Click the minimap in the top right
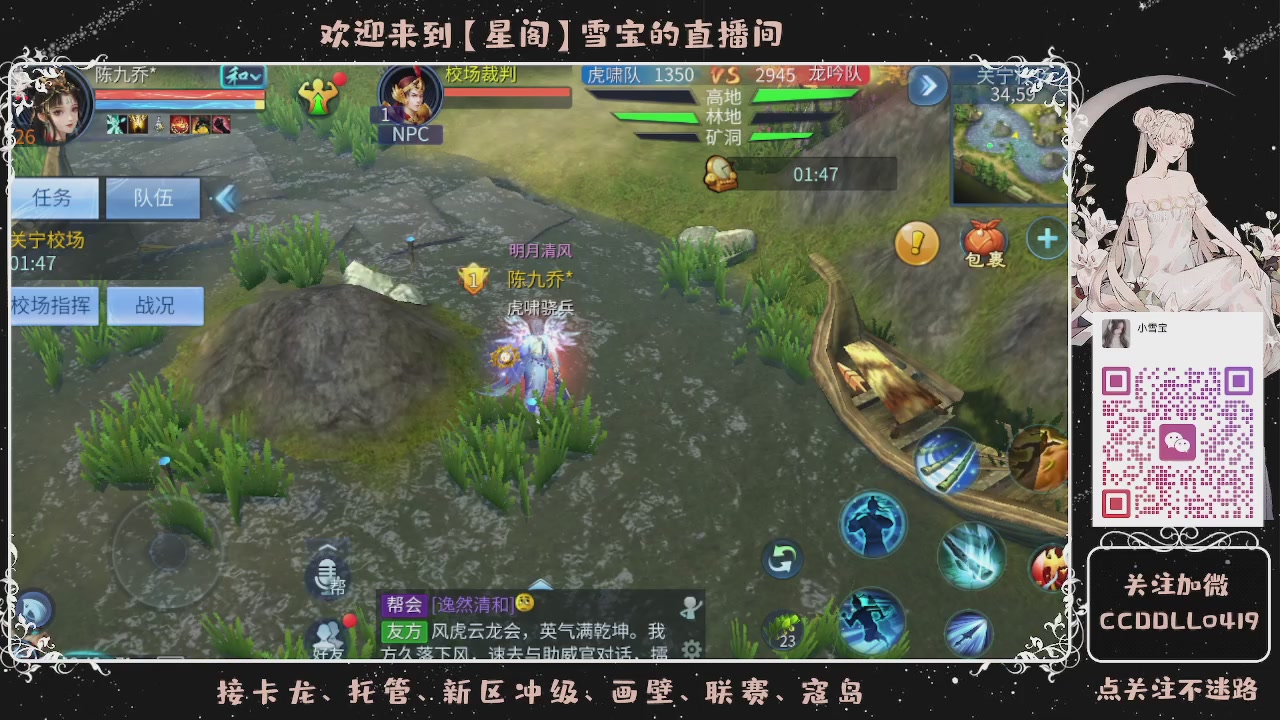Image resolution: width=1280 pixels, height=720 pixels. [1005, 140]
